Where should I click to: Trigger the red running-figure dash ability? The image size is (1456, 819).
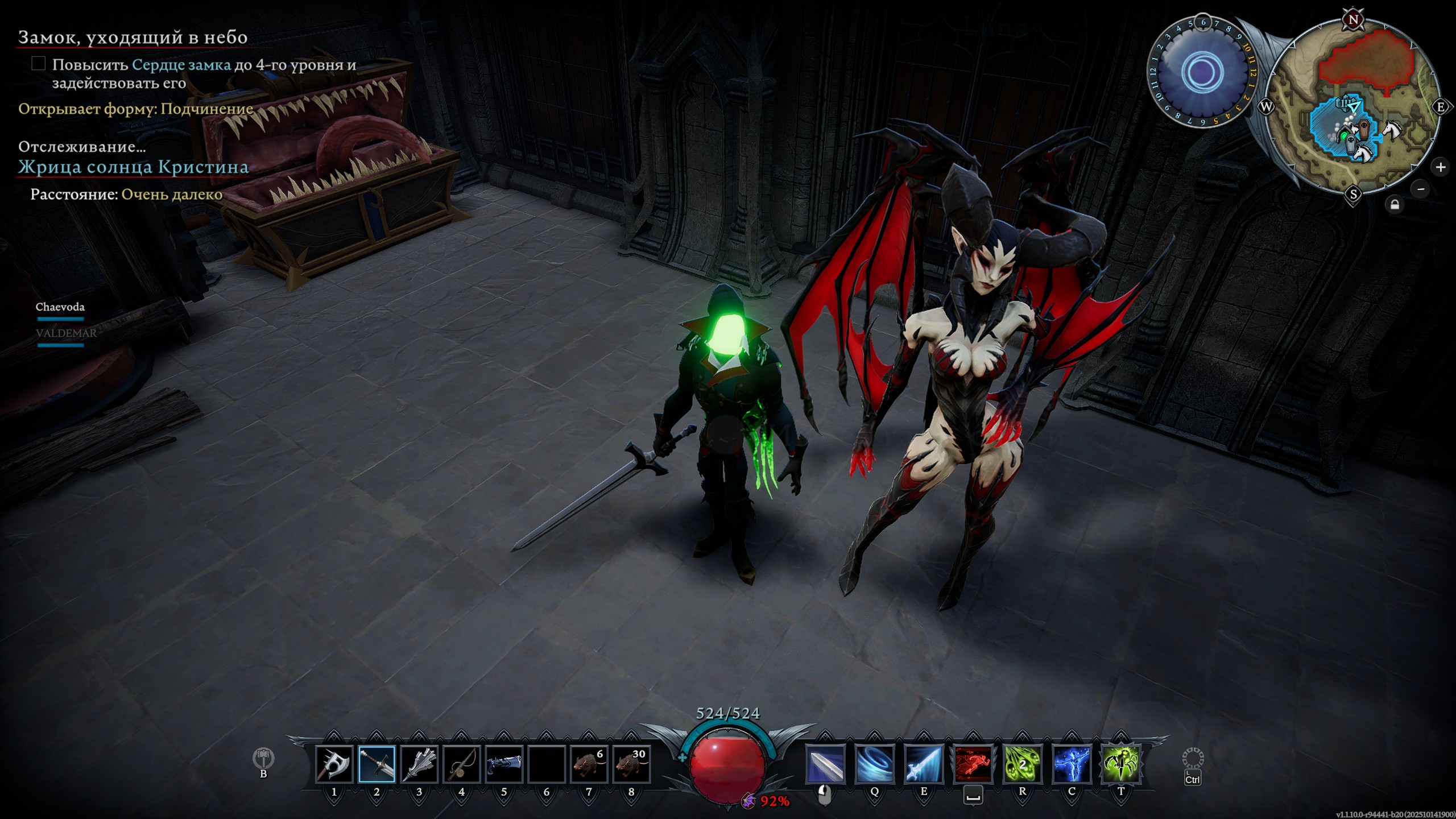973,764
